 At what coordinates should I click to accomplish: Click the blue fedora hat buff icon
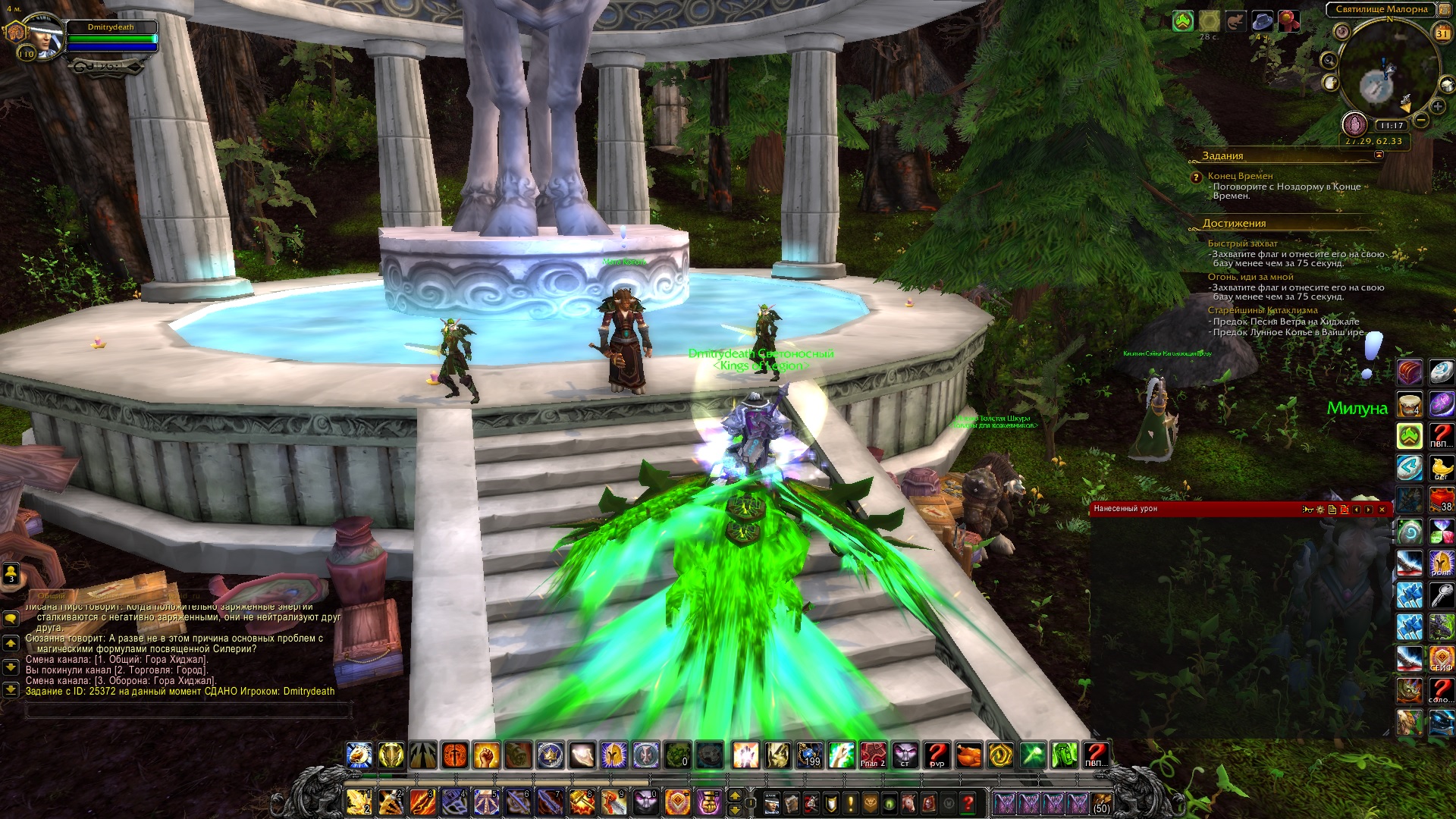1263,21
